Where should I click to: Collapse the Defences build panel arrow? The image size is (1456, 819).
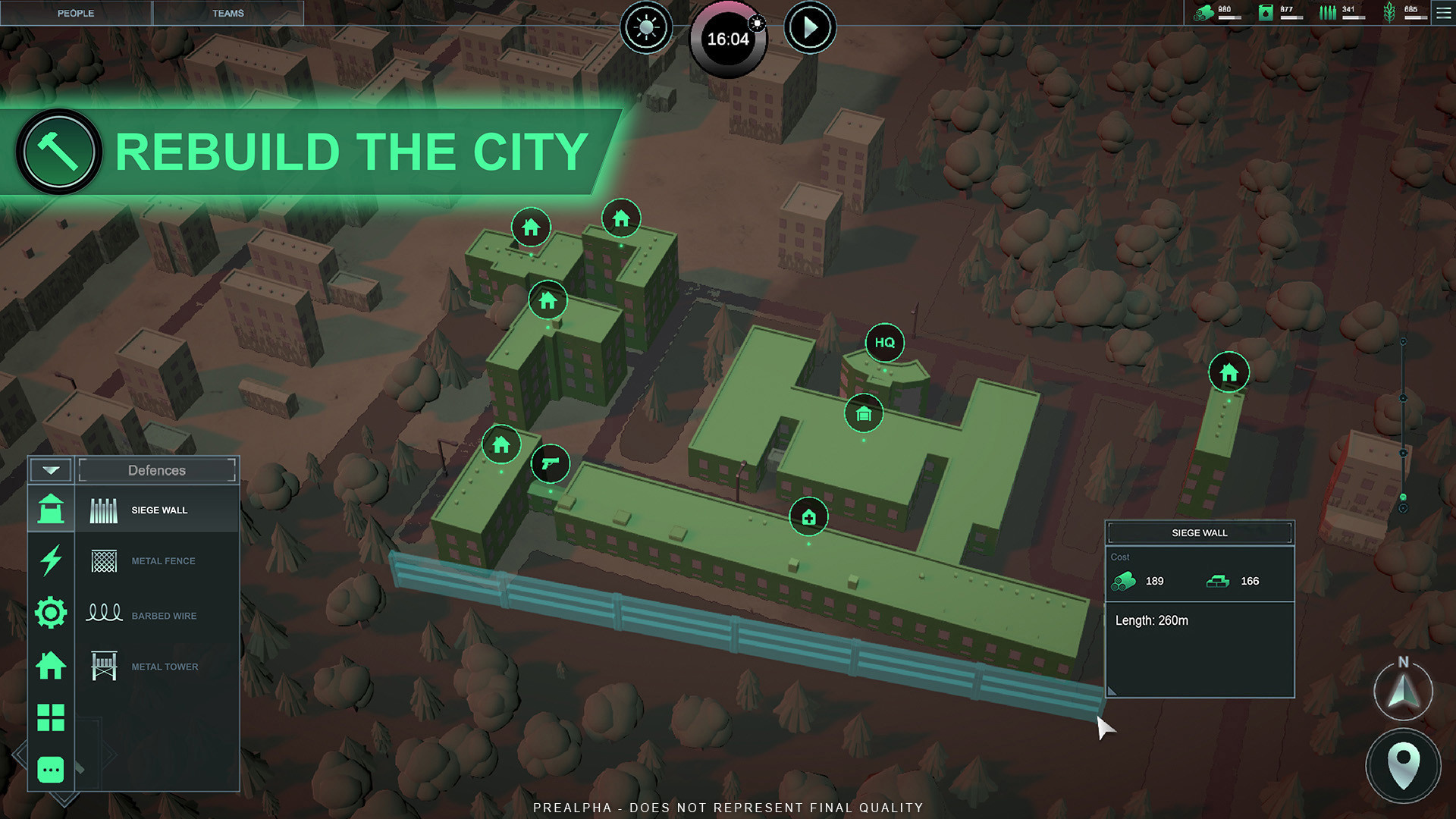click(x=51, y=470)
